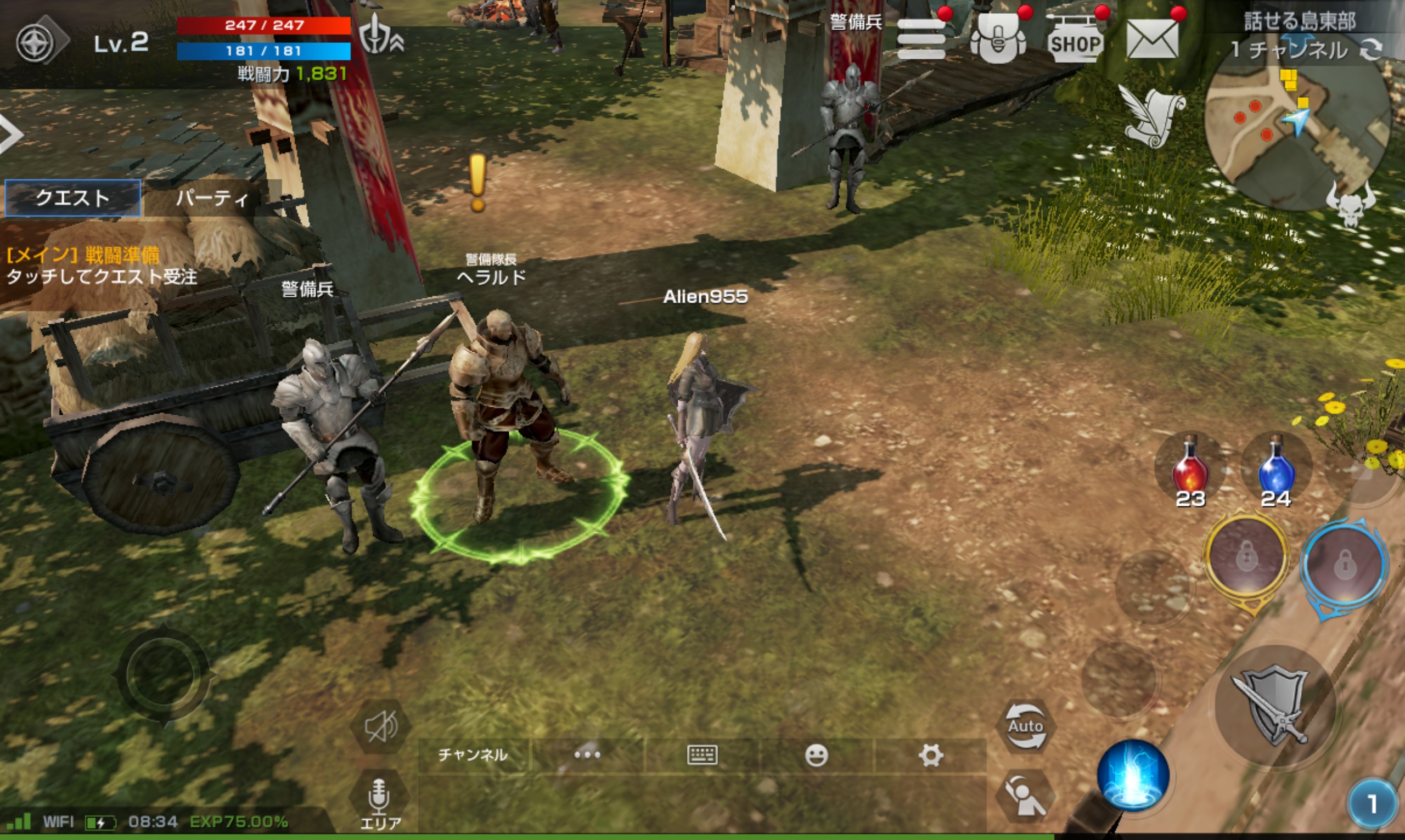Switch to the クエスト tab
This screenshot has width=1405, height=840.
click(x=72, y=198)
